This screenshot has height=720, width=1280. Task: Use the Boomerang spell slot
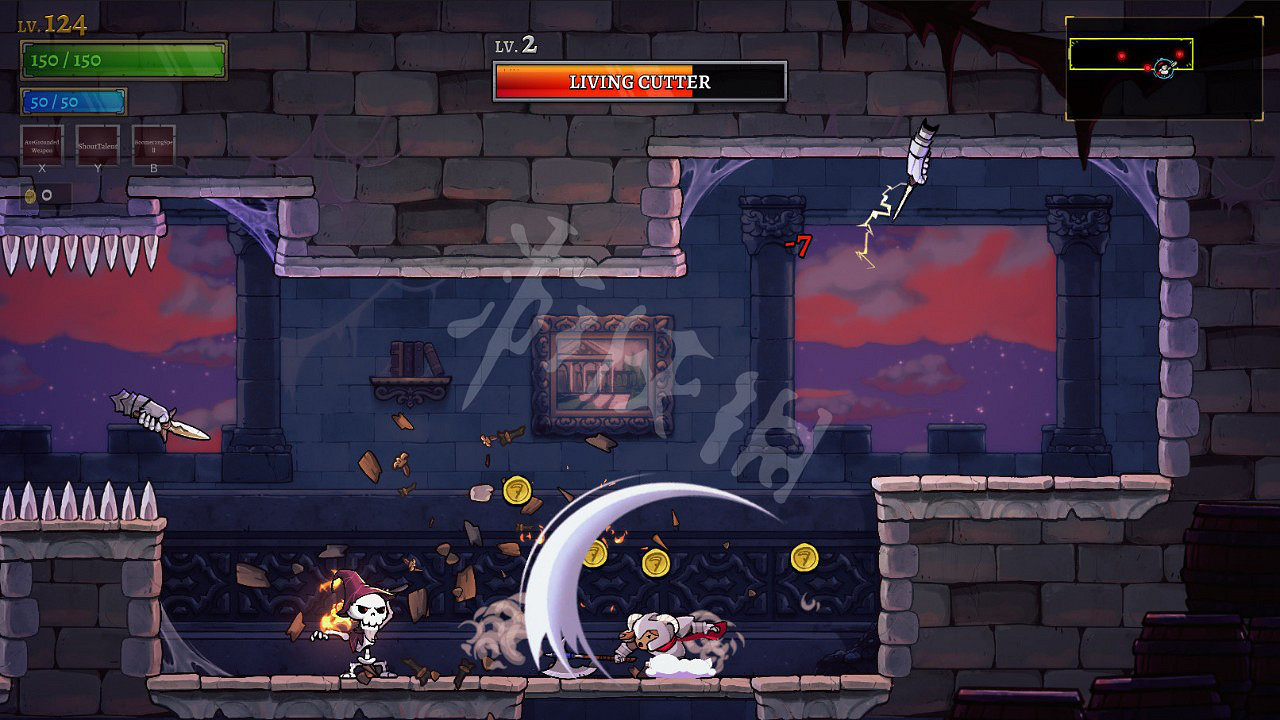click(154, 146)
